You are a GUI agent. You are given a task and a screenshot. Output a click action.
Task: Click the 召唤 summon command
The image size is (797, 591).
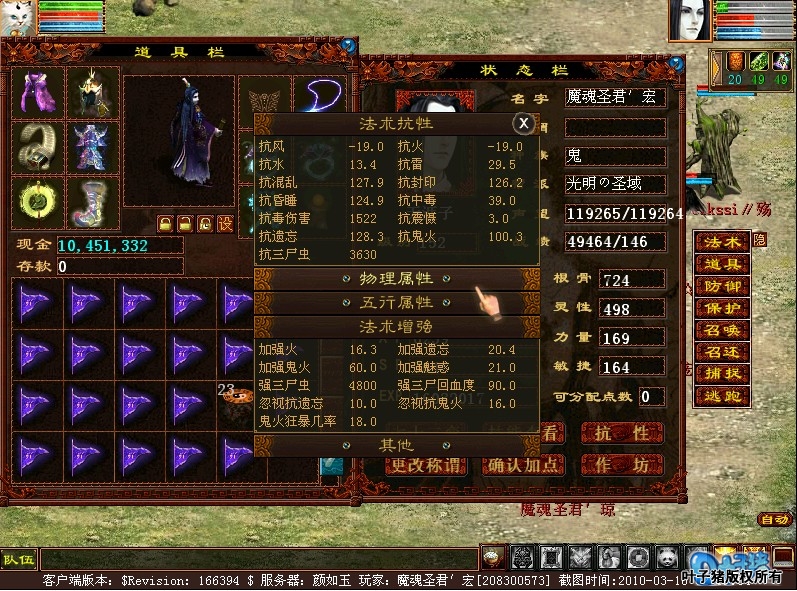[x=721, y=330]
